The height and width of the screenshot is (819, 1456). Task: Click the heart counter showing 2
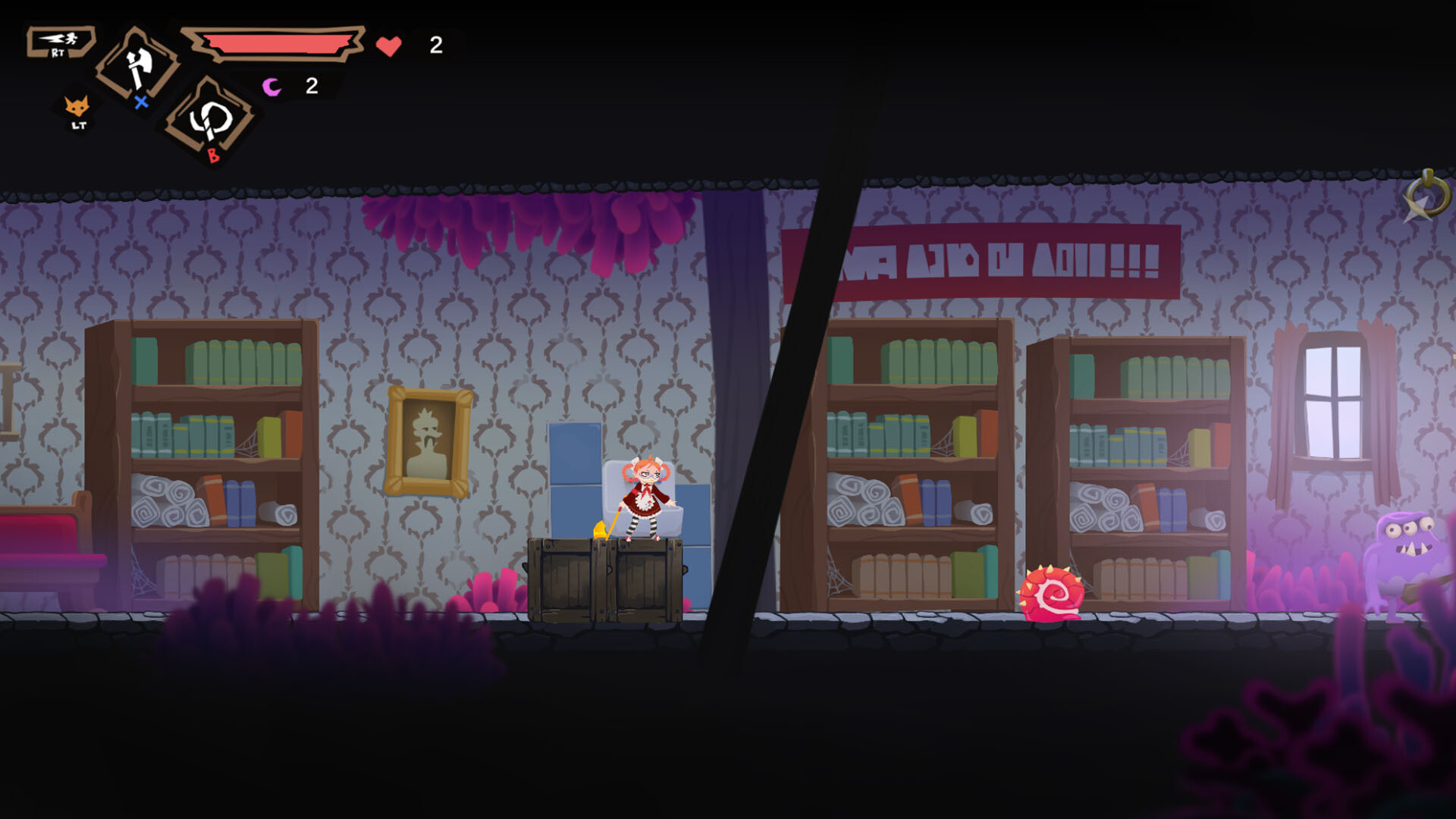click(435, 45)
